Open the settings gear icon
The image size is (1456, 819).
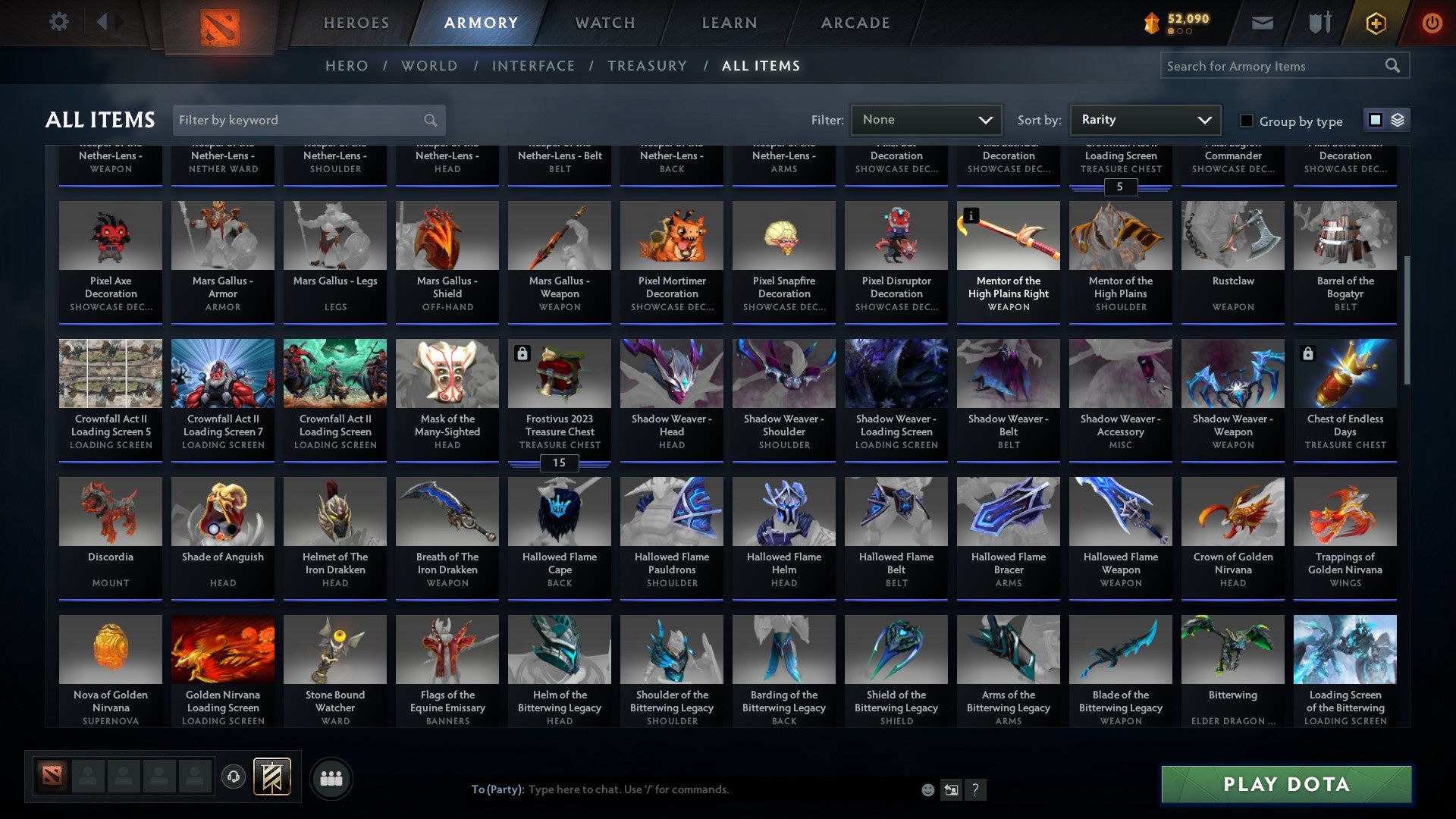(58, 22)
